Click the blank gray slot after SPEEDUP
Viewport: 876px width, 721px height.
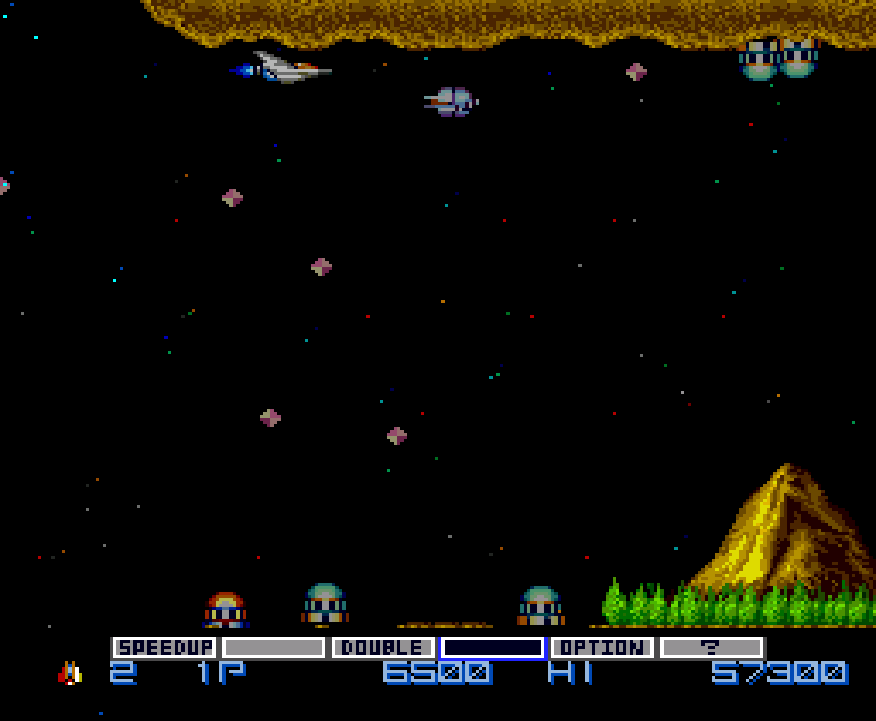[274, 648]
